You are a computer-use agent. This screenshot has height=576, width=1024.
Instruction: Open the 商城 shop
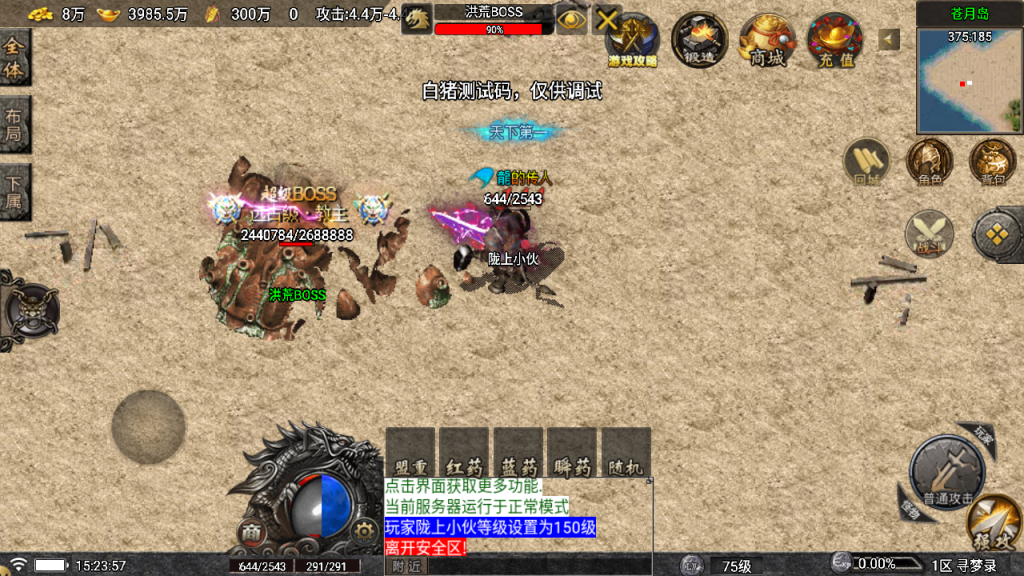(x=767, y=39)
